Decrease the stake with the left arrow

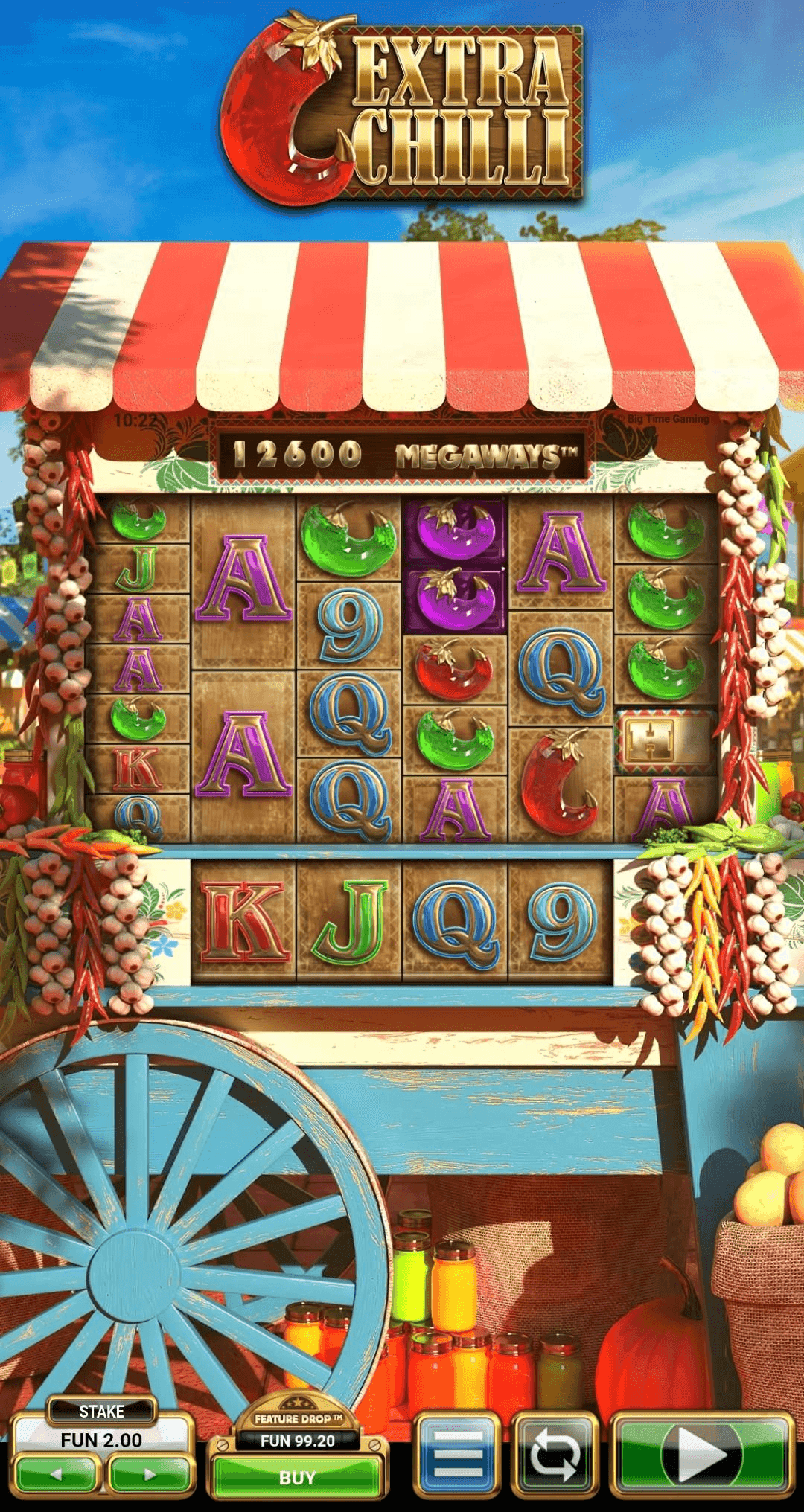click(x=57, y=1474)
